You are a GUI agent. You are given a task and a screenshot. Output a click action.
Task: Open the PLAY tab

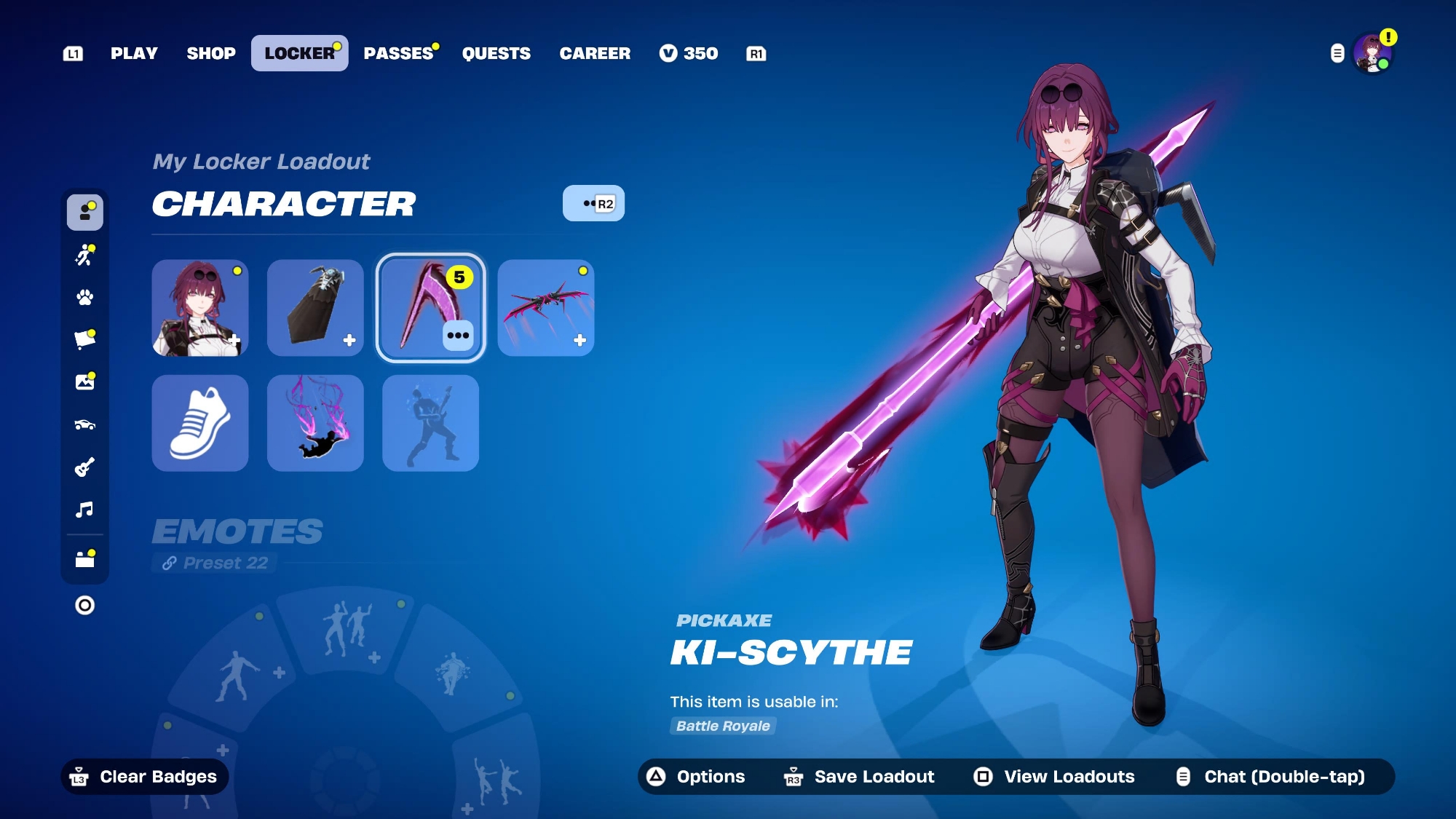(x=134, y=53)
